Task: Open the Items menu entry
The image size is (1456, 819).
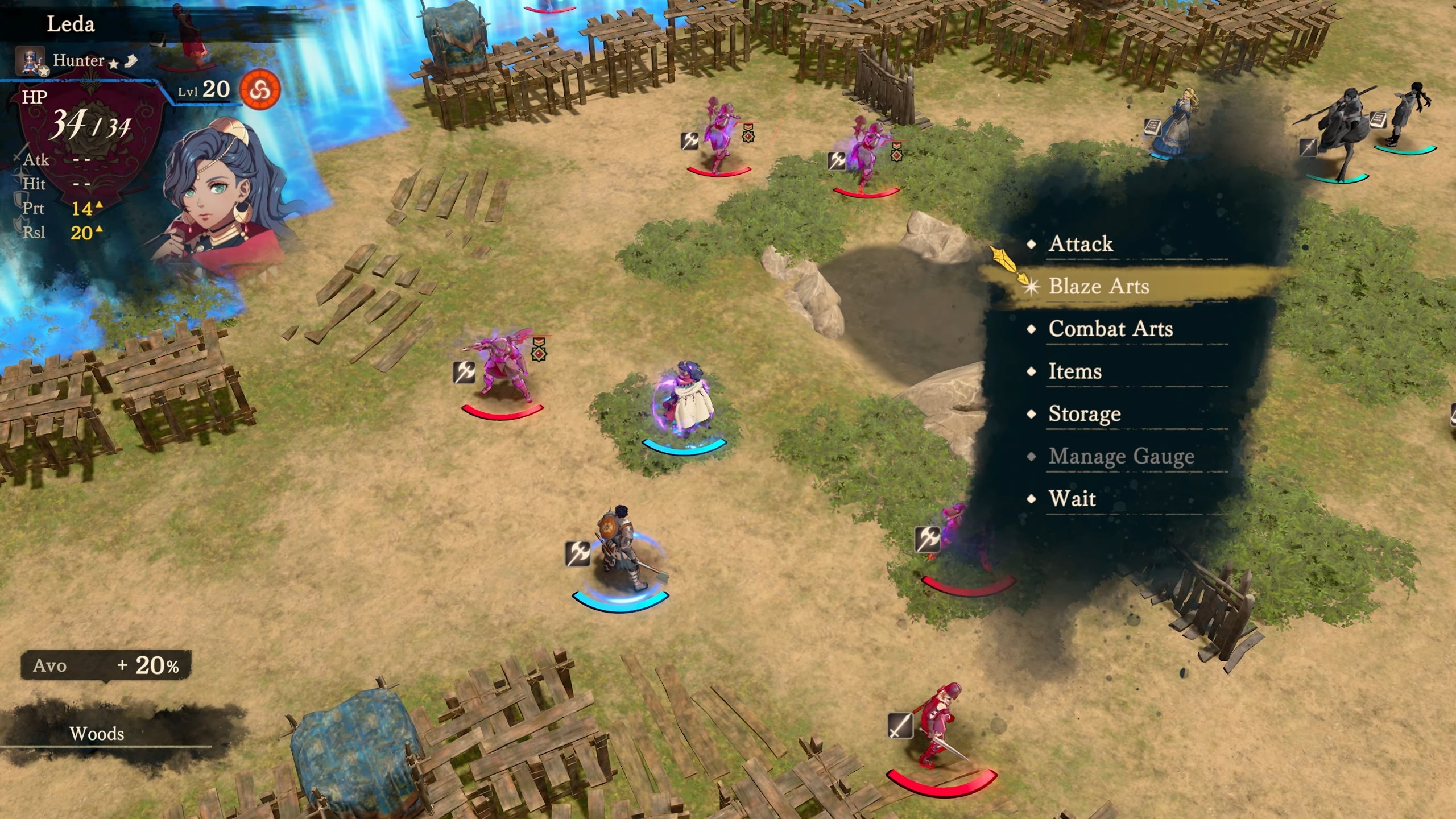Action: [1075, 372]
